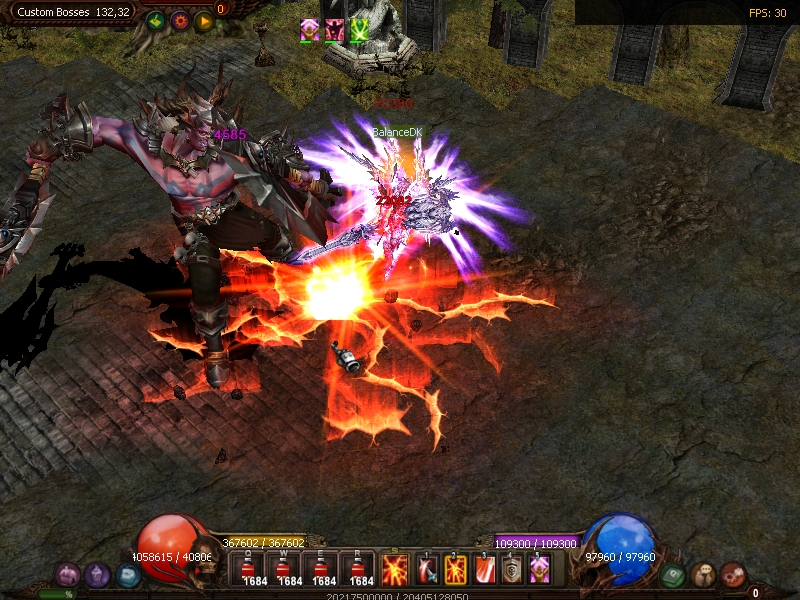Screen dimensions: 800x600
Task: Activate the shield skill in slot 4
Action: [512, 570]
